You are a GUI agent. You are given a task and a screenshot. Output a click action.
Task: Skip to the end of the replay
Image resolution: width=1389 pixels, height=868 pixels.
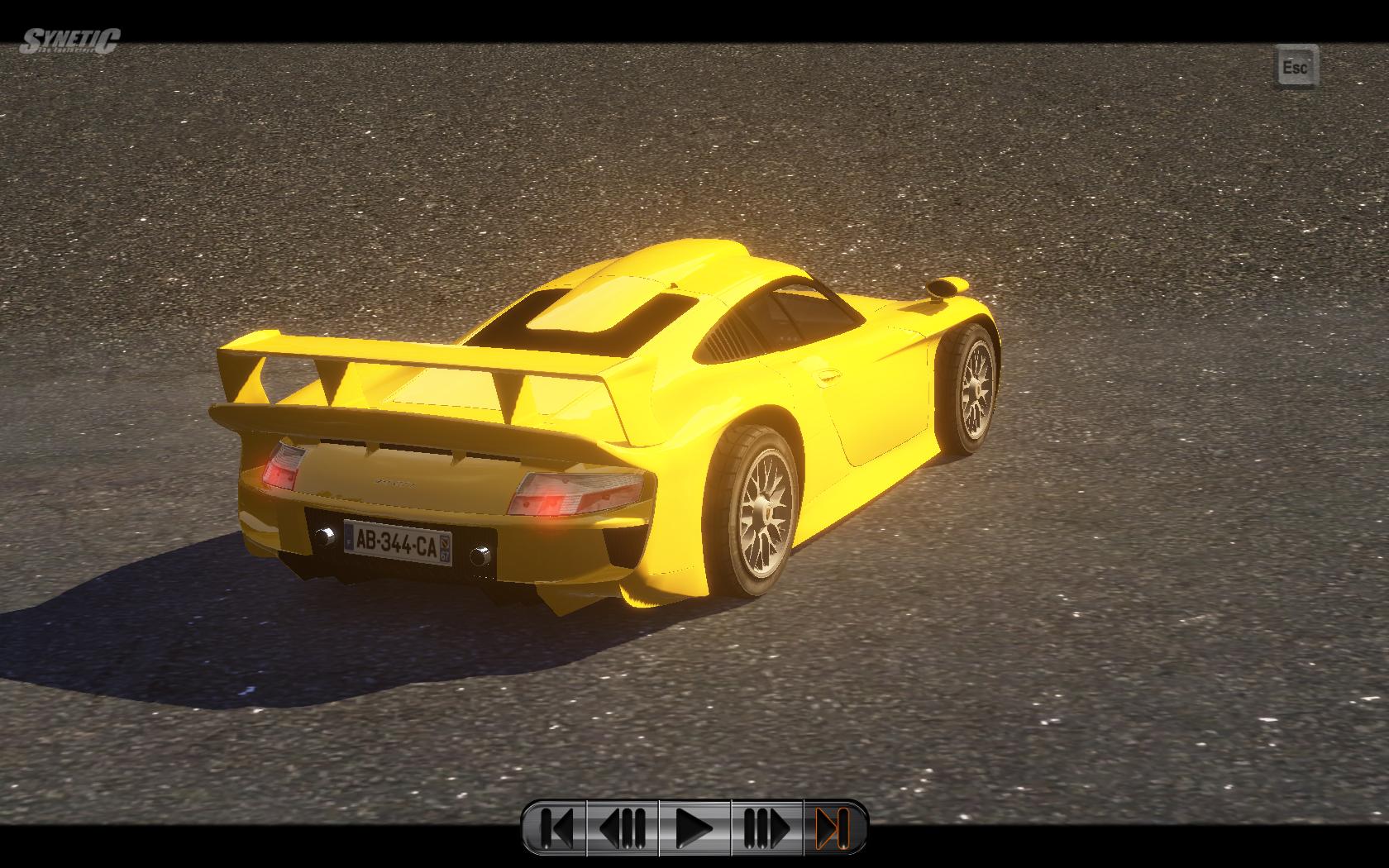[x=833, y=827]
